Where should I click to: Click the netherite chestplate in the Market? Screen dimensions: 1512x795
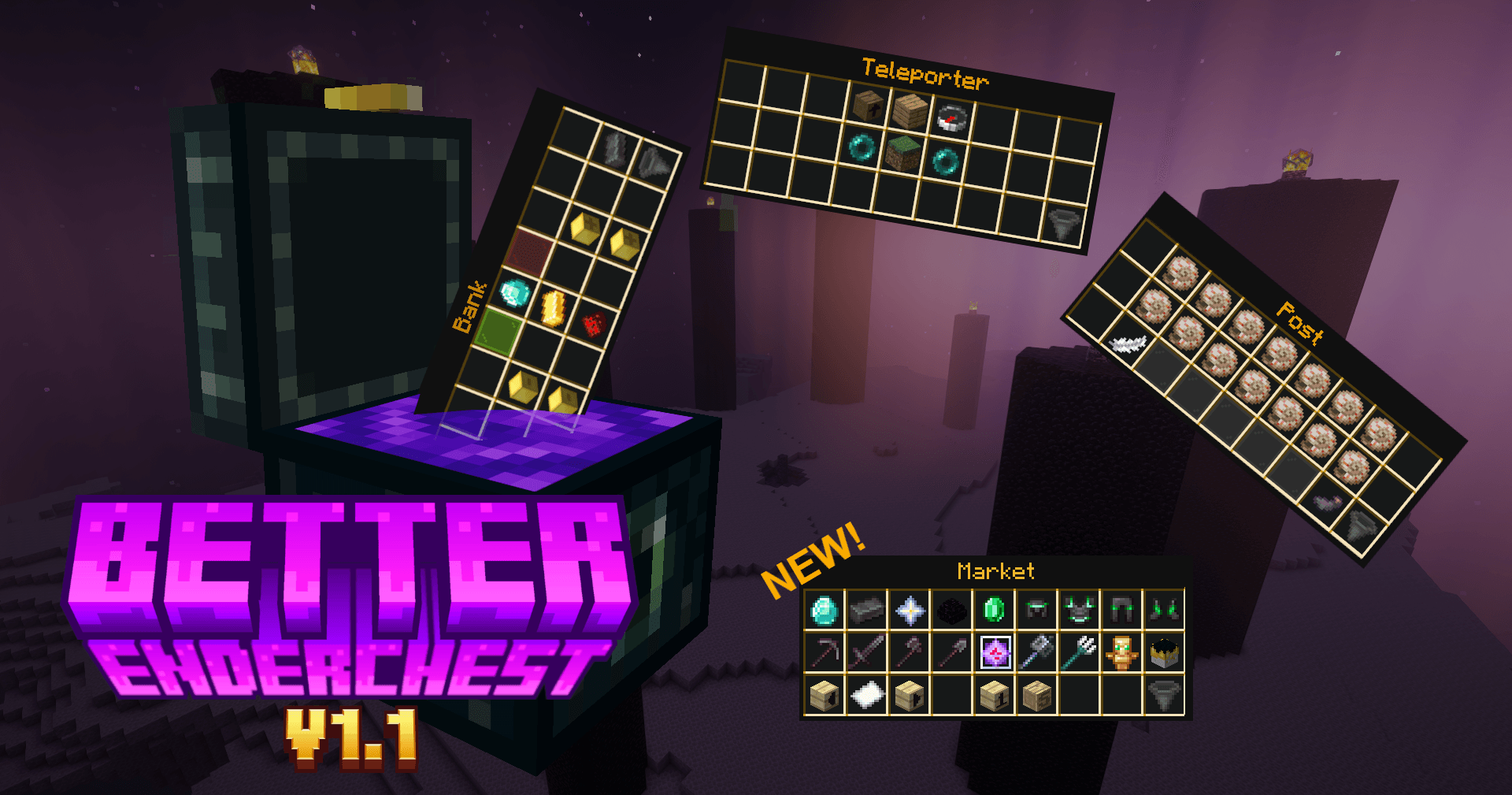[x=1078, y=608]
